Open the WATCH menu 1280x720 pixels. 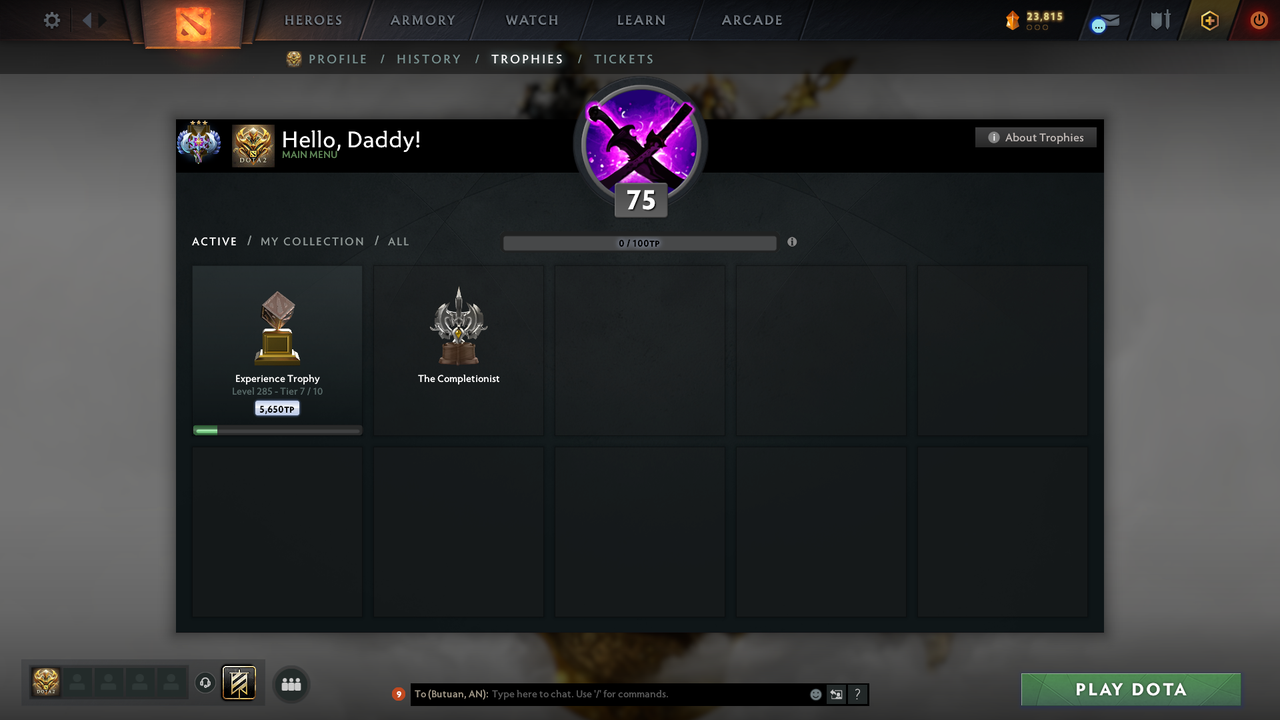tap(531, 20)
